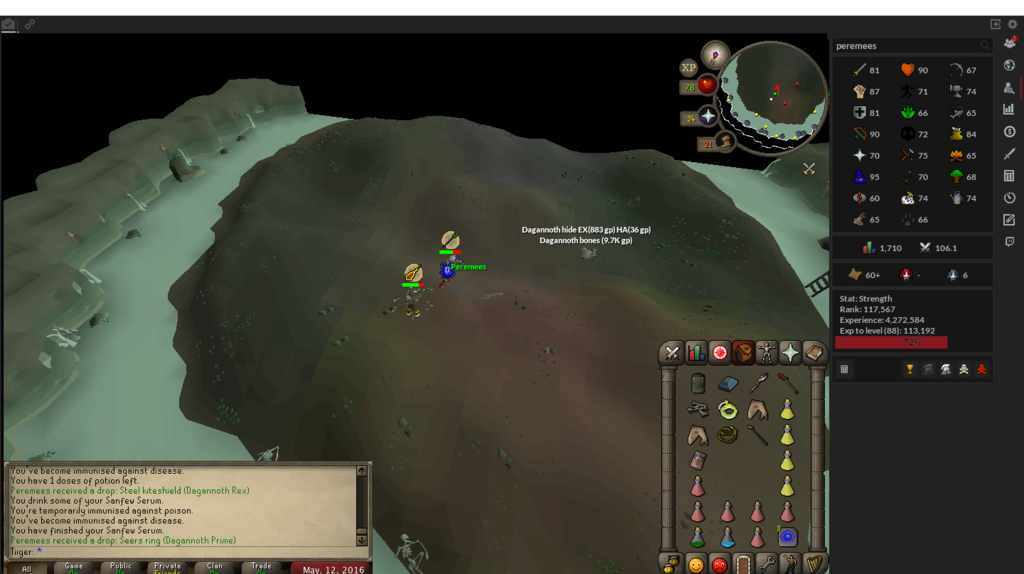Open the Music Player harp tab
1024x574 pixels.
[814, 564]
